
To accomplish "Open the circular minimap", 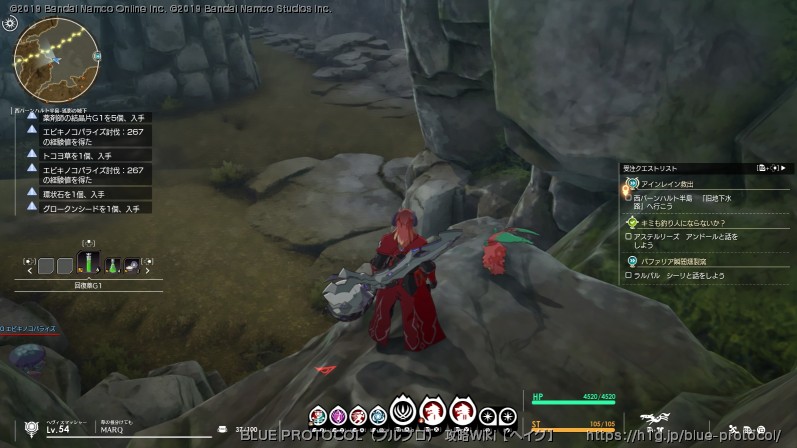I will pyautogui.click(x=56, y=59).
